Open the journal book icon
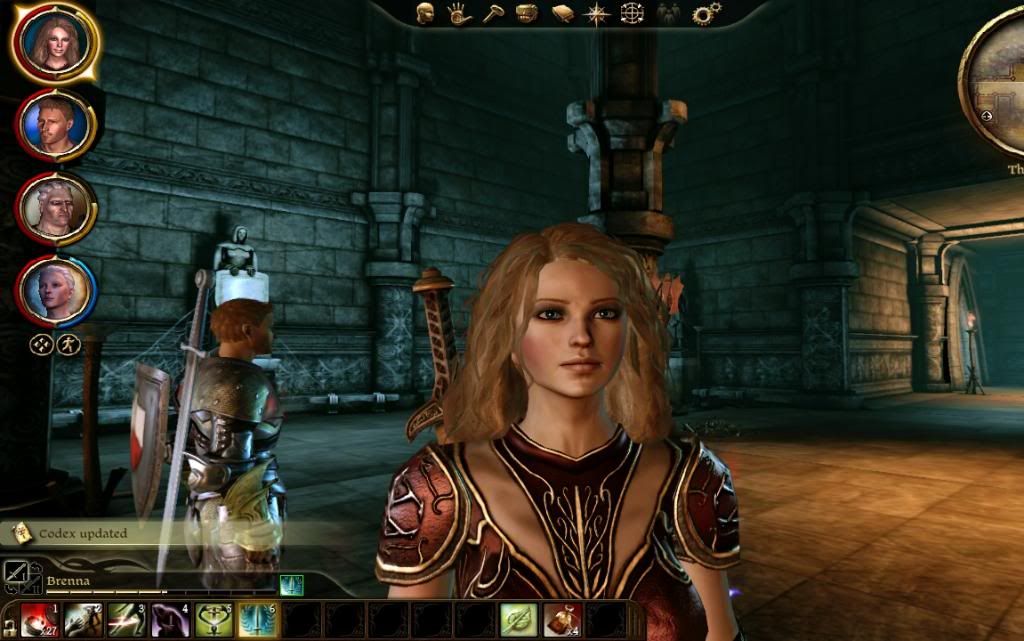Viewport: 1024px width, 641px height. (562, 13)
